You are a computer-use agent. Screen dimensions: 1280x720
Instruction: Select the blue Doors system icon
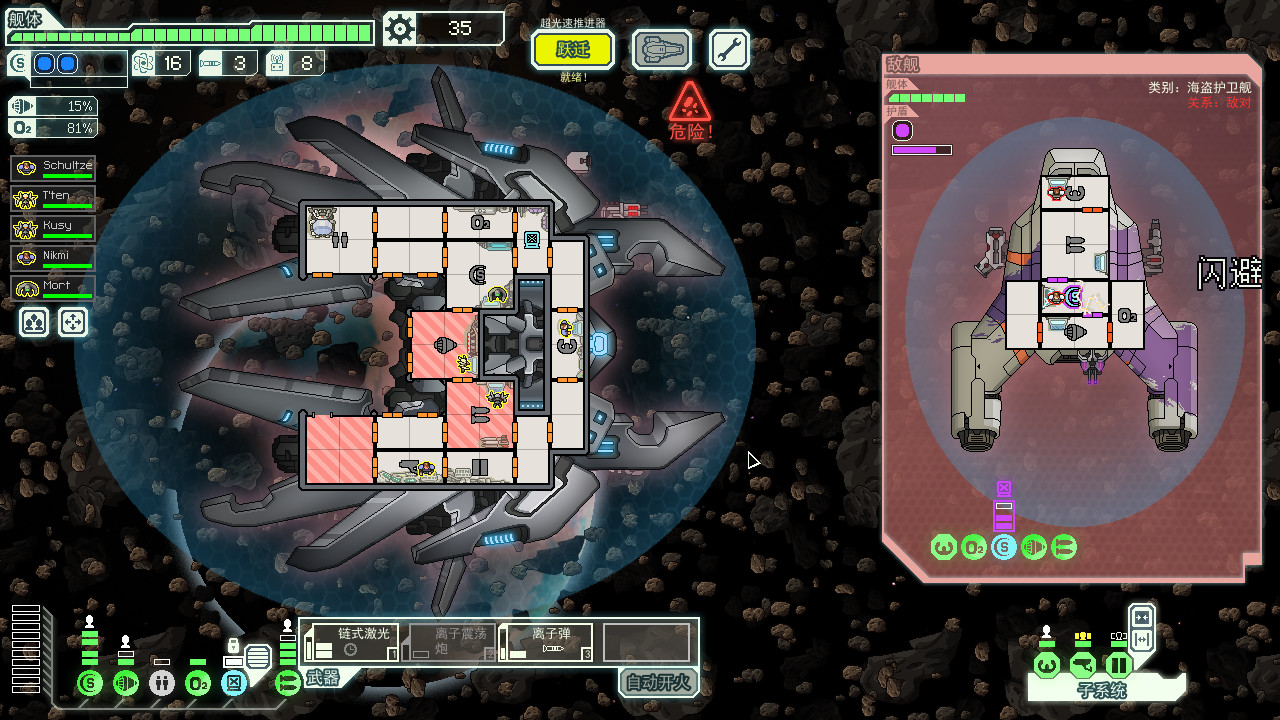tap(232, 684)
